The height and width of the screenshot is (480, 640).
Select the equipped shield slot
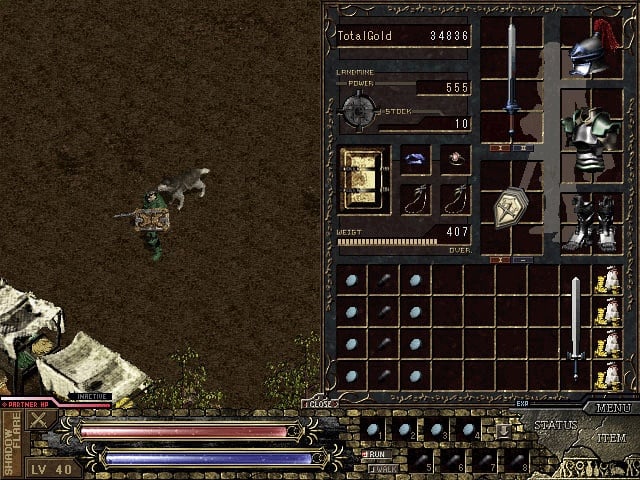[511, 207]
